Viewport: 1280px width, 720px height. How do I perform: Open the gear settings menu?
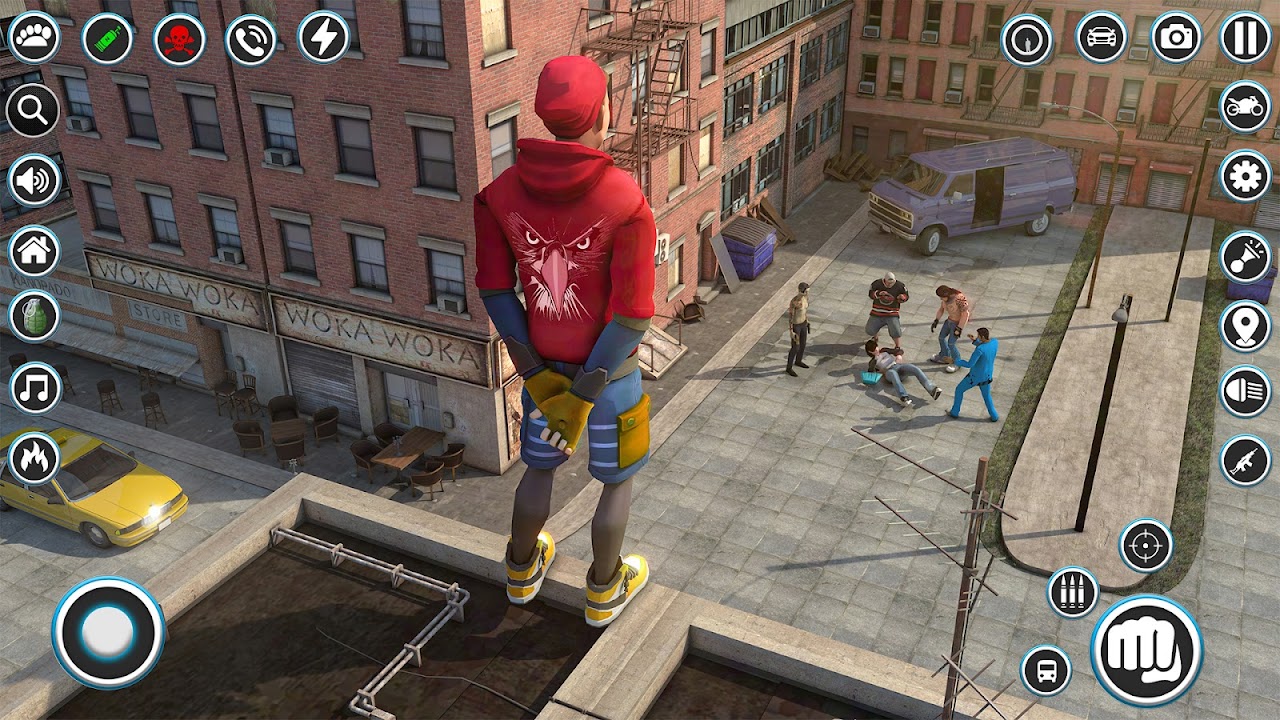pos(1245,177)
